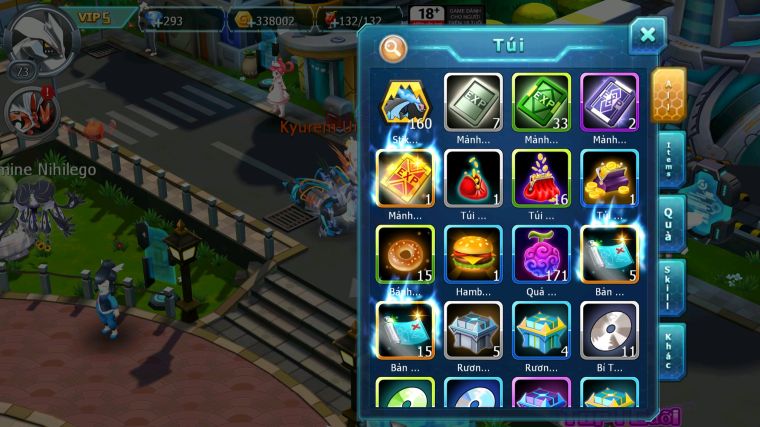Open the VIP 5 badge
Image resolution: width=760 pixels, height=427 pixels.
point(93,17)
